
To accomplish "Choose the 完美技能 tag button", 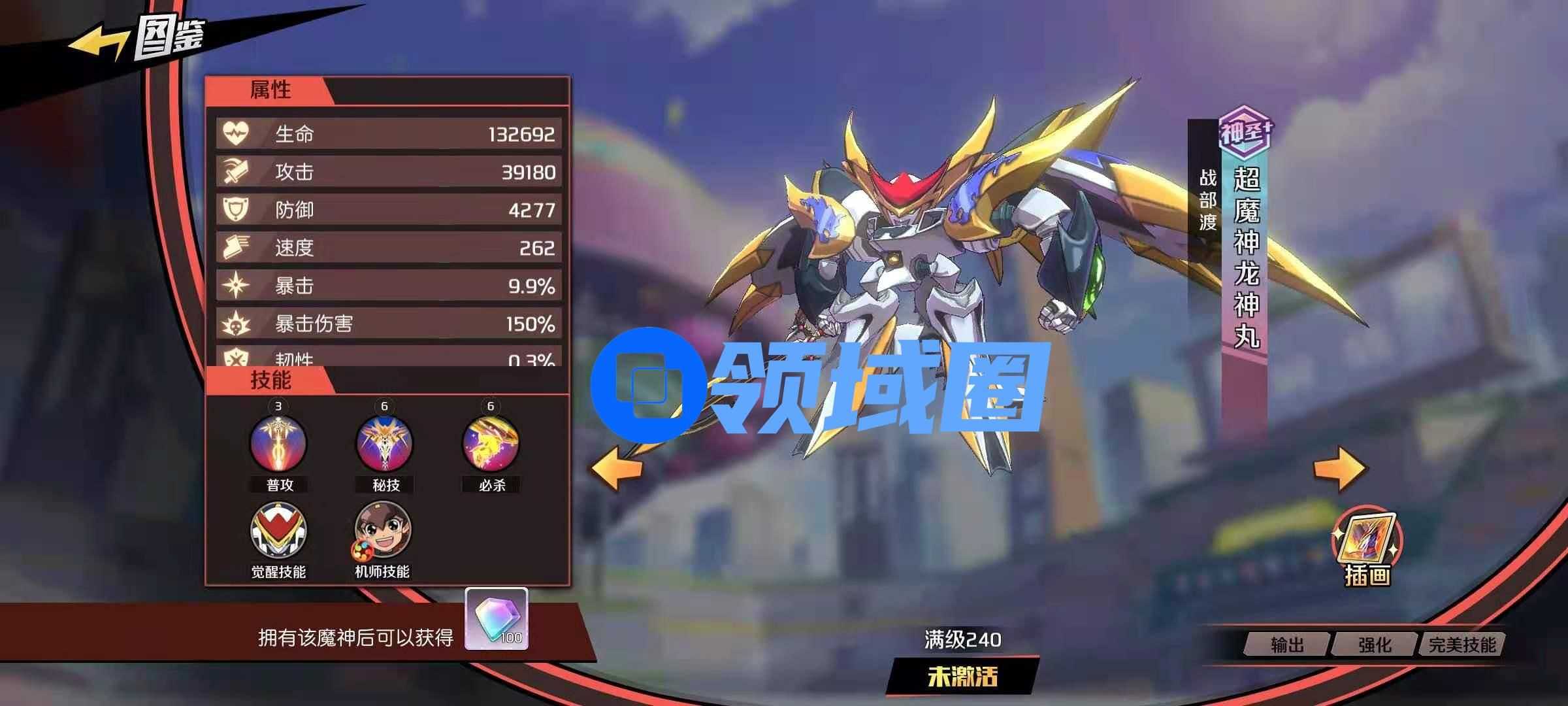I will pyautogui.click(x=1462, y=645).
